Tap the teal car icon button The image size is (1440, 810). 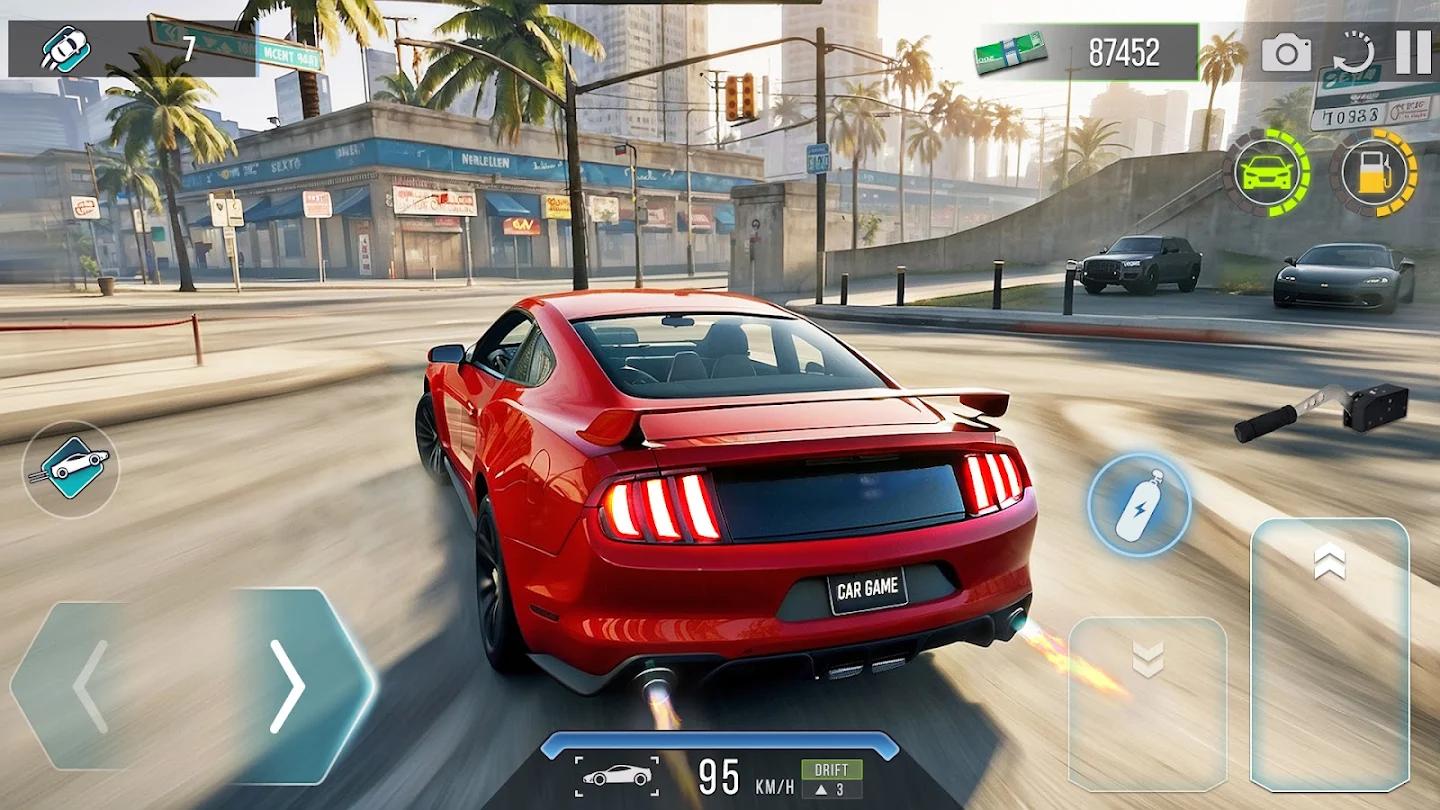click(70, 468)
